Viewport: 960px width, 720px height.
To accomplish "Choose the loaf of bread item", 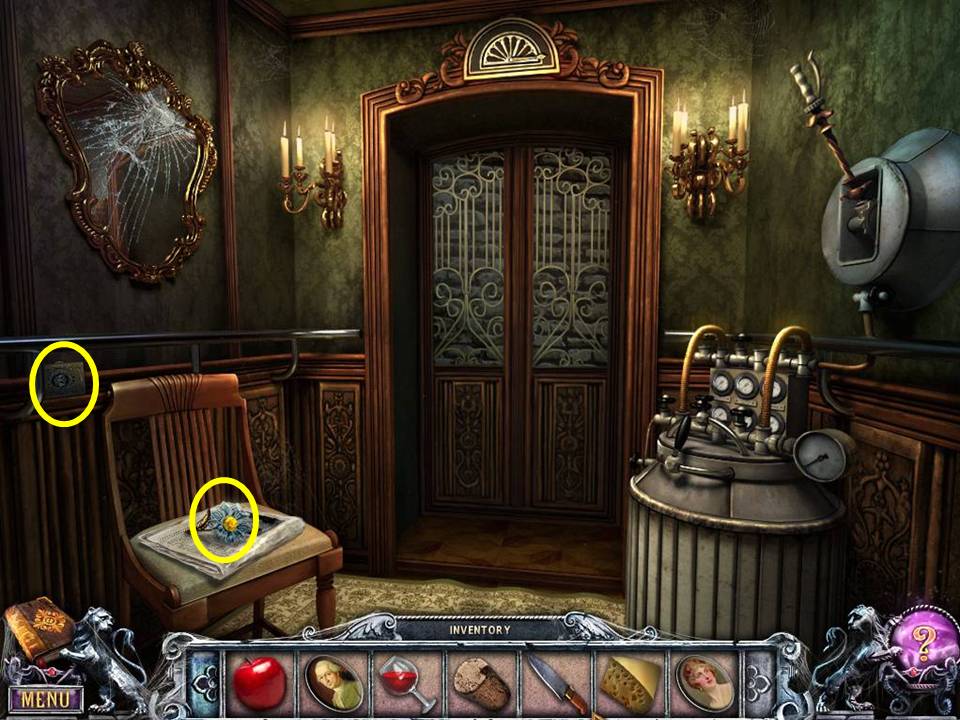I will [479, 683].
